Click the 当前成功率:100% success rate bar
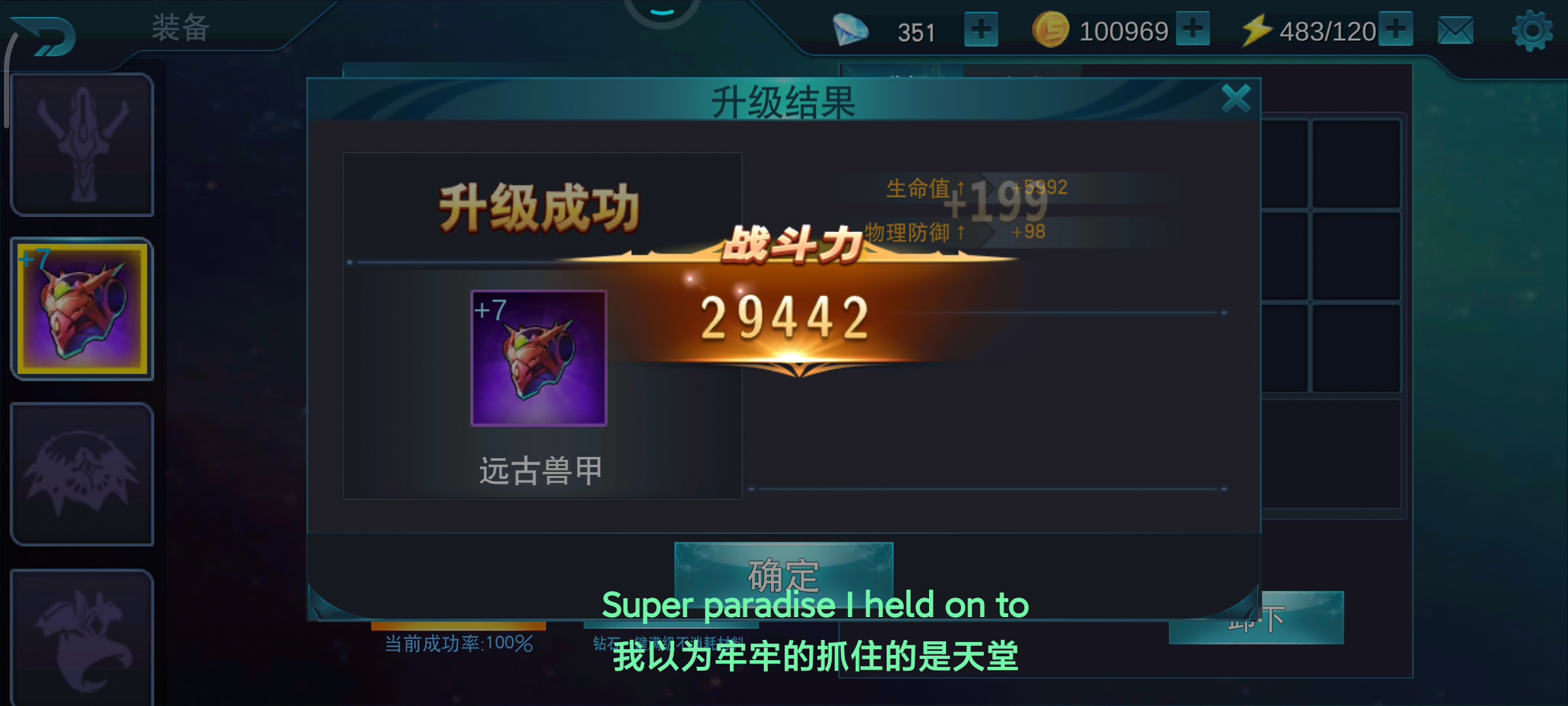This screenshot has height=706, width=1568. pyautogui.click(x=459, y=644)
